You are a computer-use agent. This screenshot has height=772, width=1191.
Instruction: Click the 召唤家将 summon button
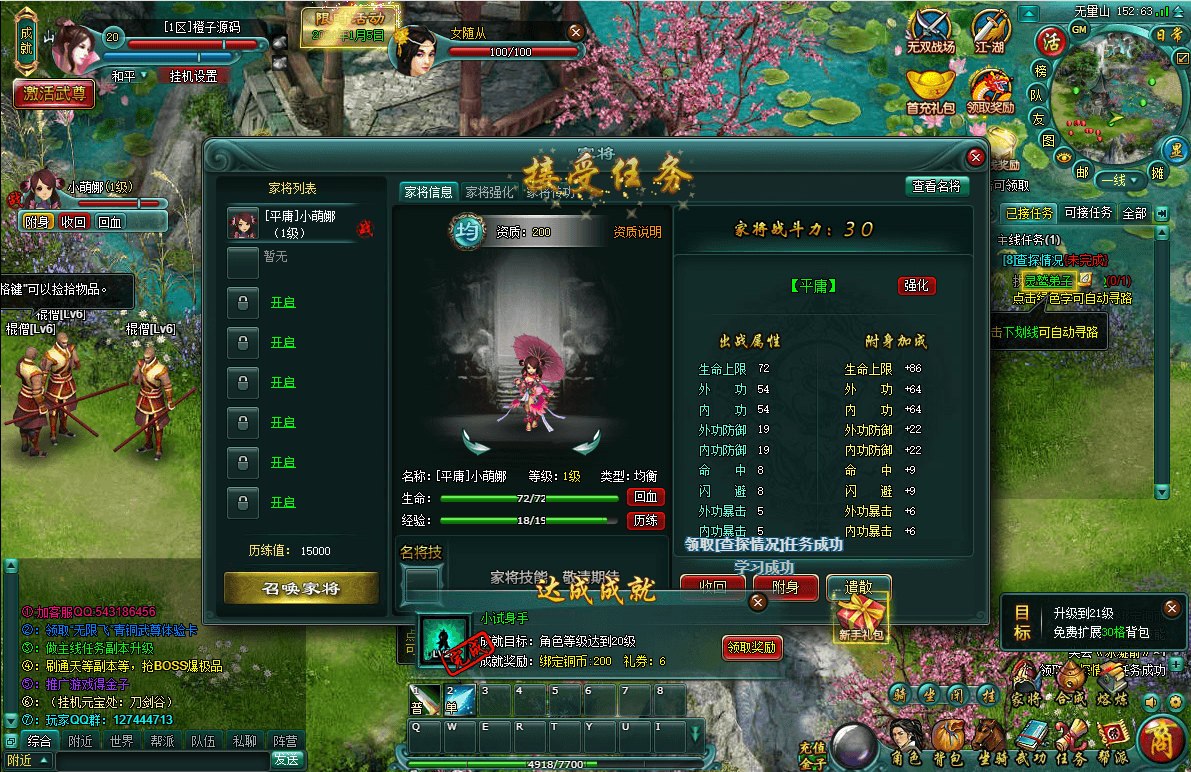(x=301, y=588)
